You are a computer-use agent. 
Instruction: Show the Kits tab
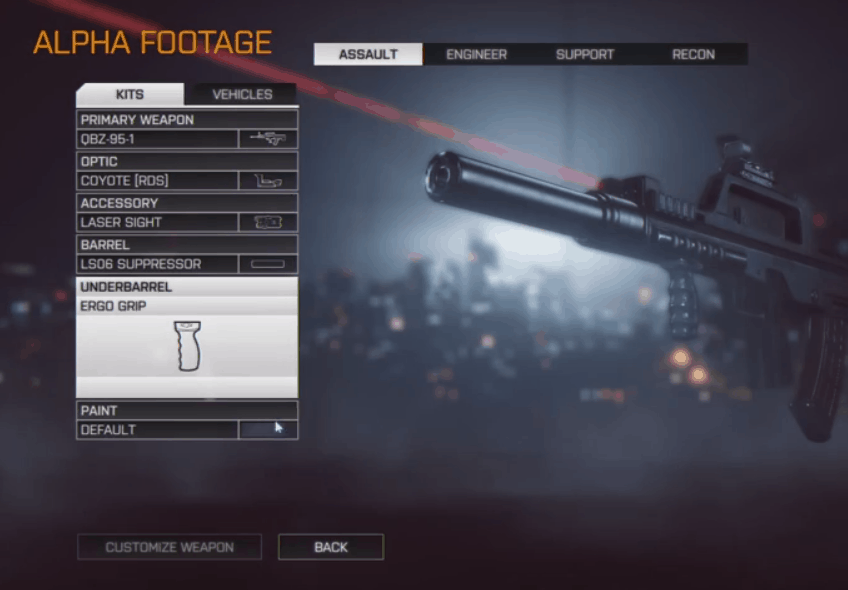coord(130,95)
